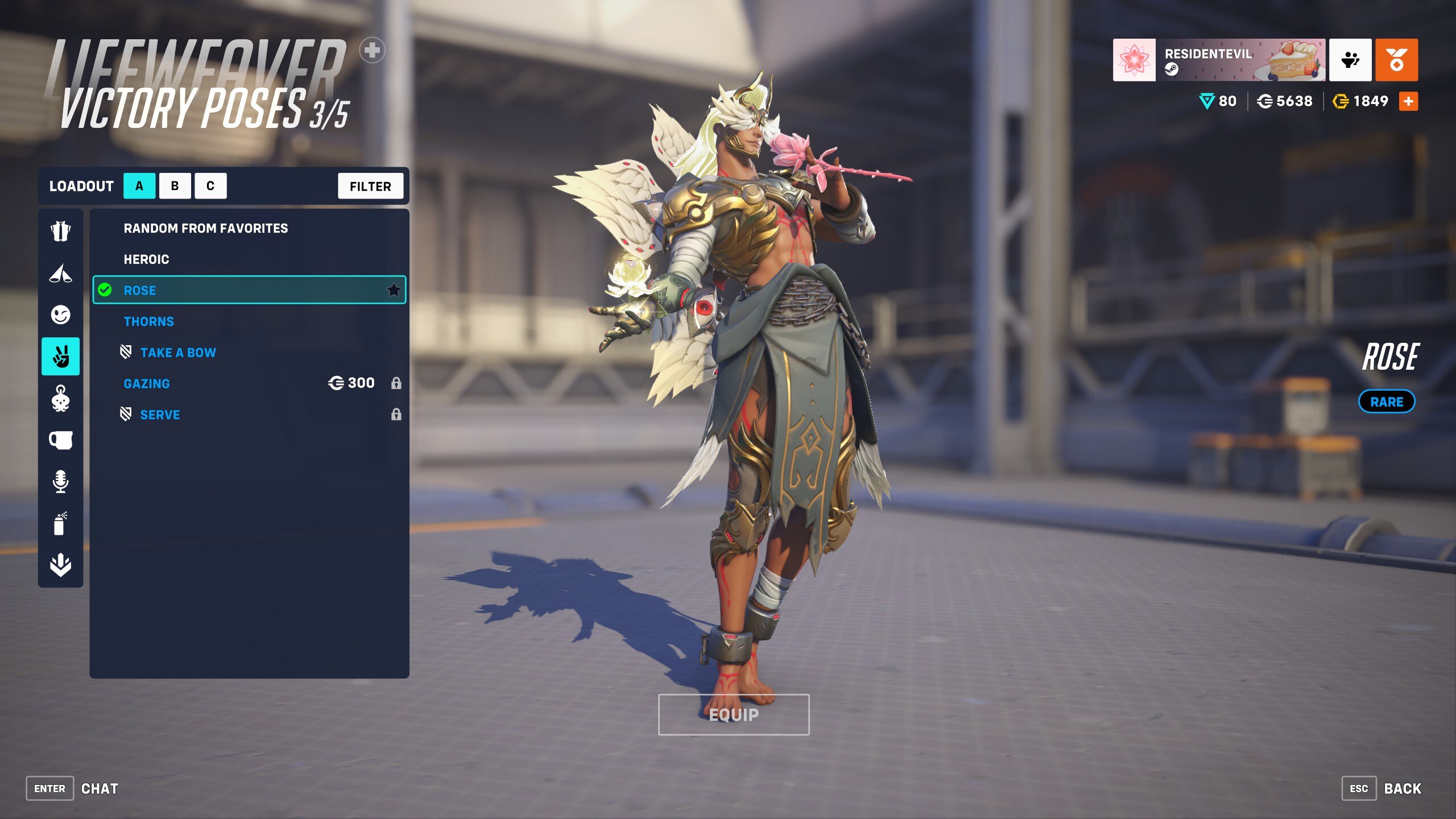This screenshot has width=1456, height=819.
Task: Preview the Thorns victory pose
Action: (x=149, y=321)
